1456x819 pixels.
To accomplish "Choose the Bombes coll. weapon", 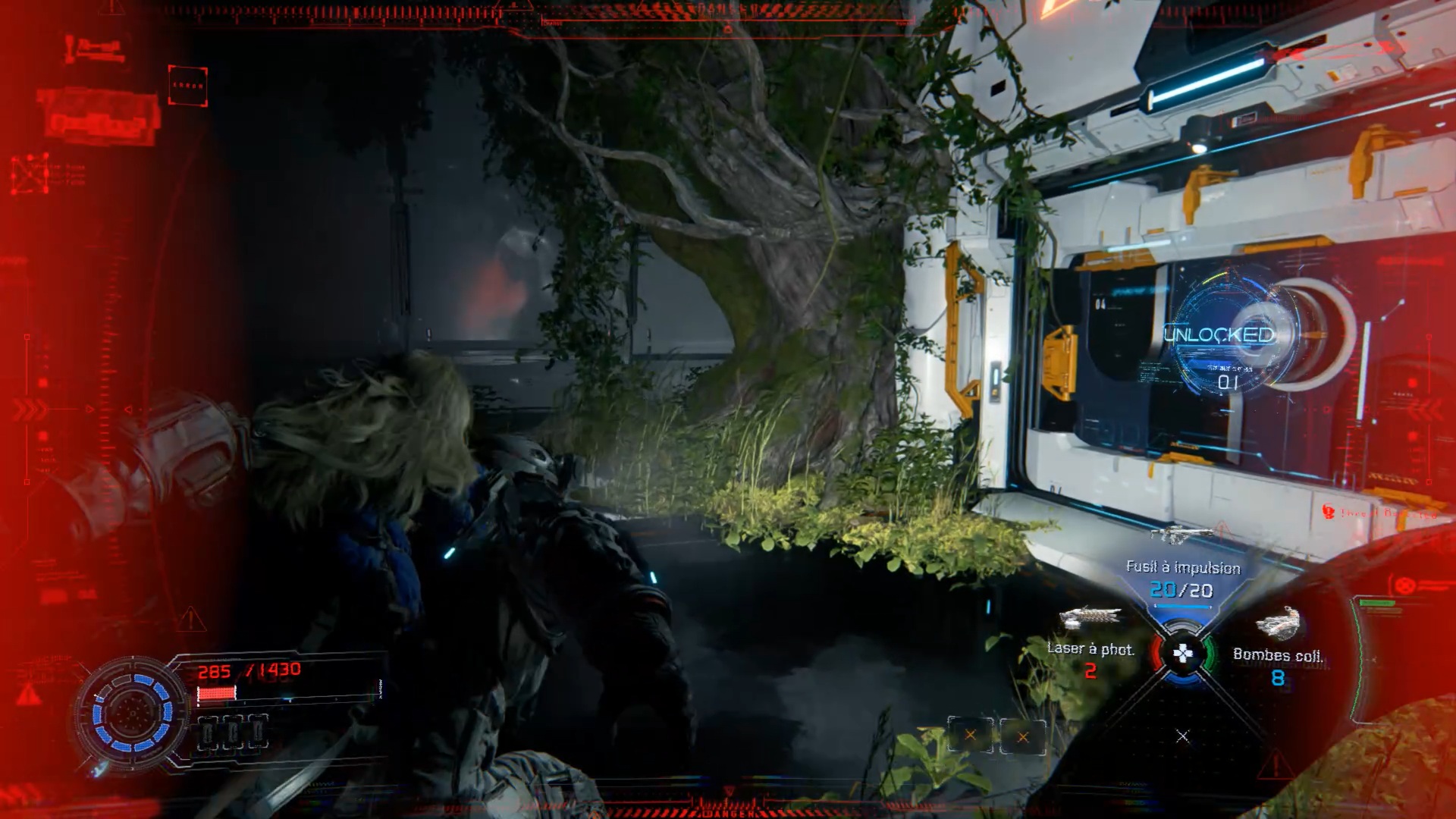I will (1278, 654).
